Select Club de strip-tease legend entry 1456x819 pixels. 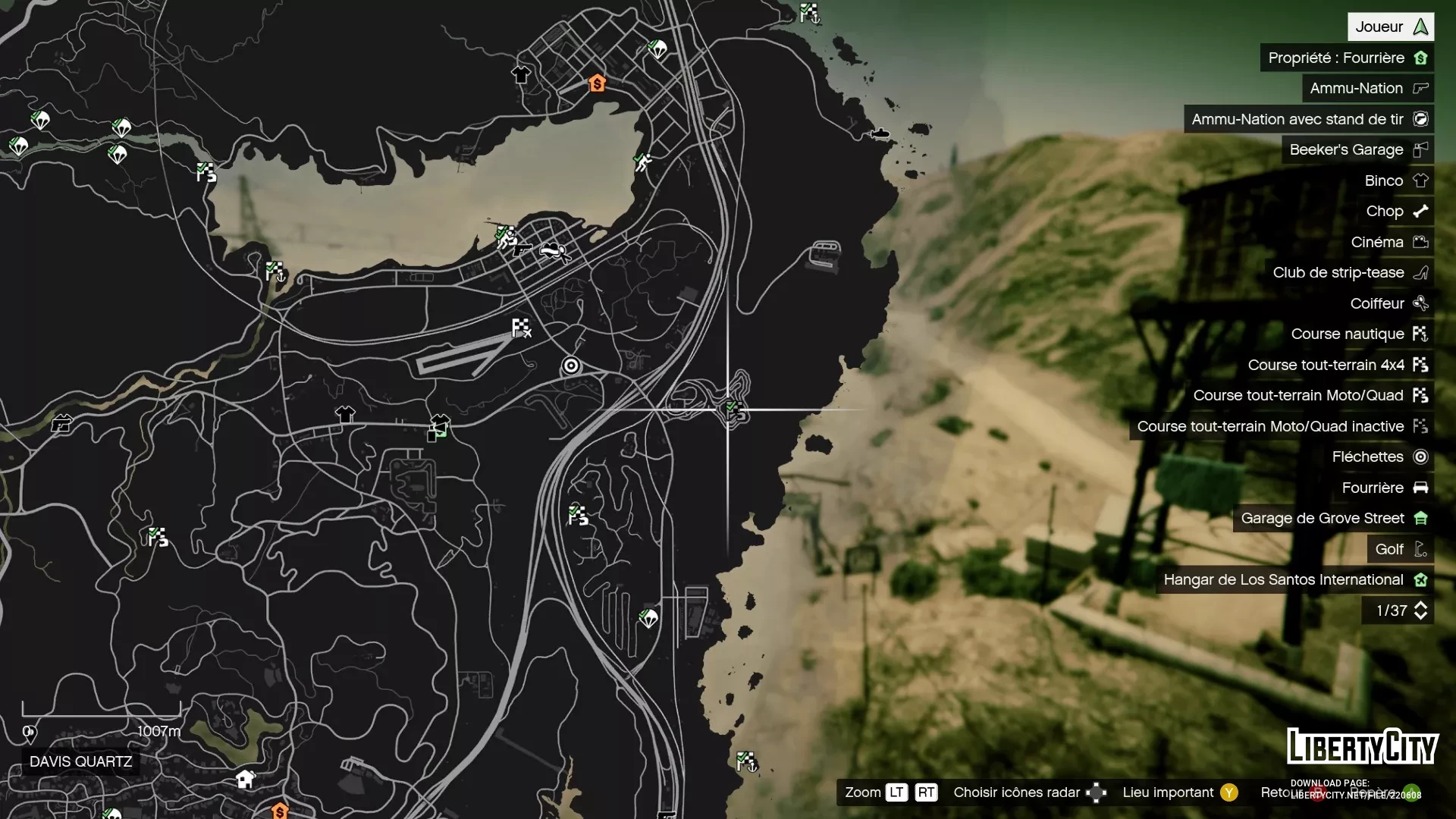1350,273
